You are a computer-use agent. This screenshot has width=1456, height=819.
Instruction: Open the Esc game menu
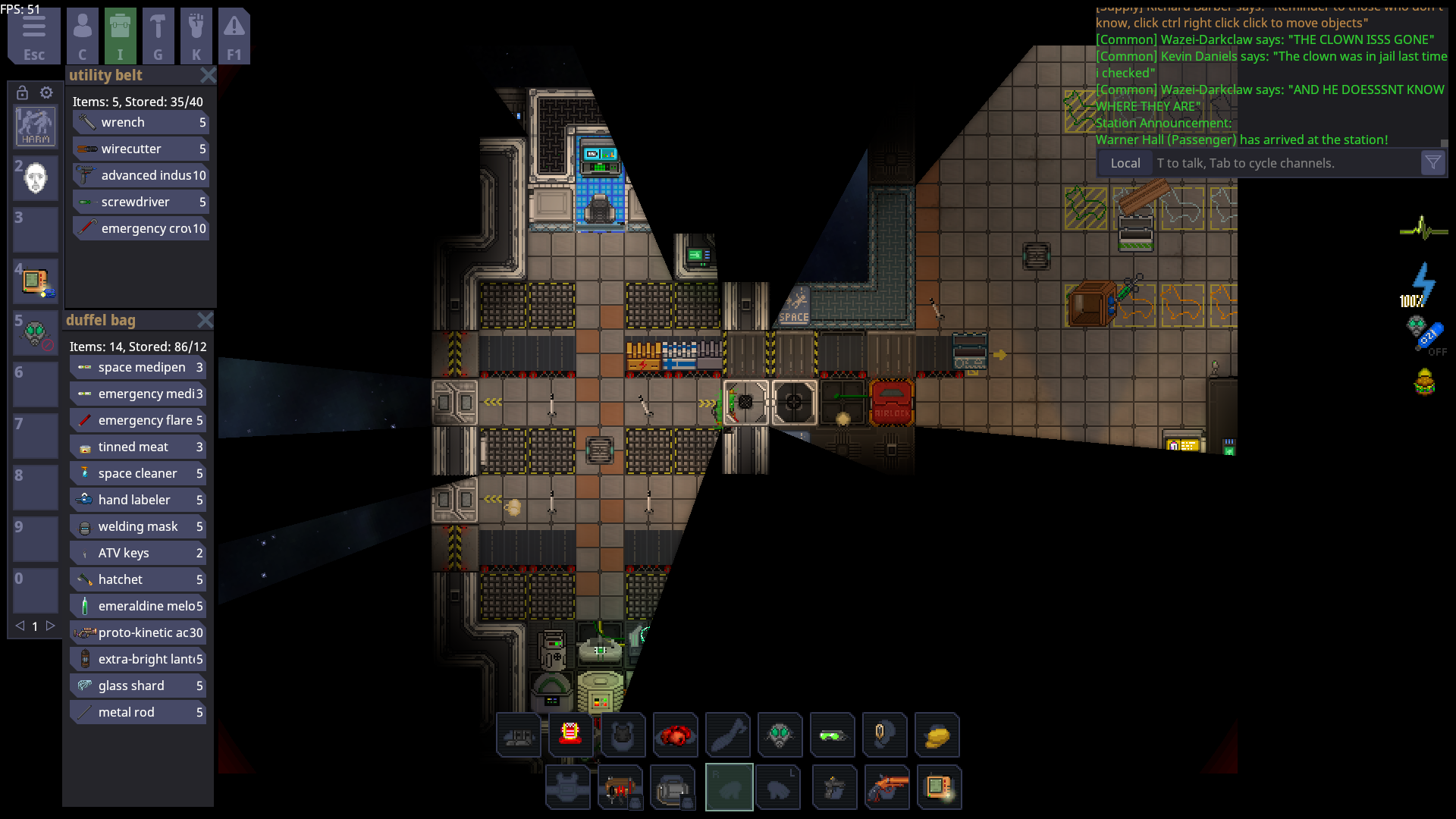pyautogui.click(x=33, y=36)
